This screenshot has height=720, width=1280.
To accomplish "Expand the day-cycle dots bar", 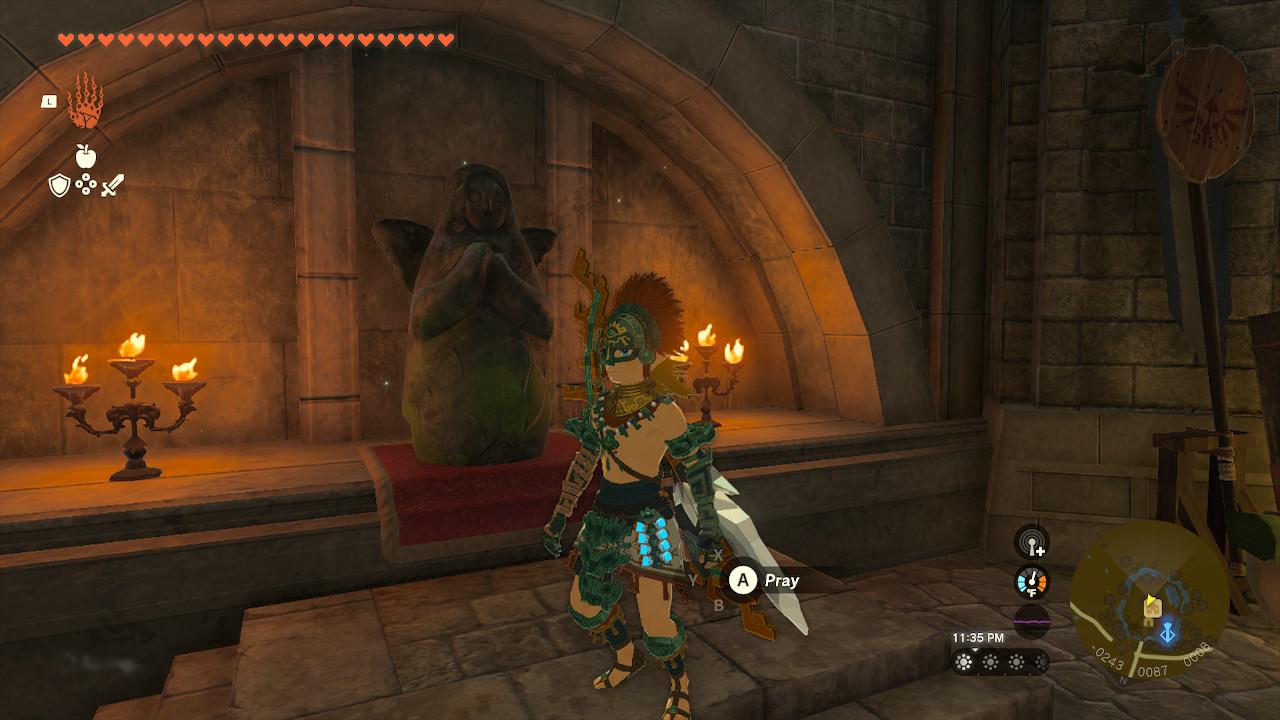I will click(999, 660).
